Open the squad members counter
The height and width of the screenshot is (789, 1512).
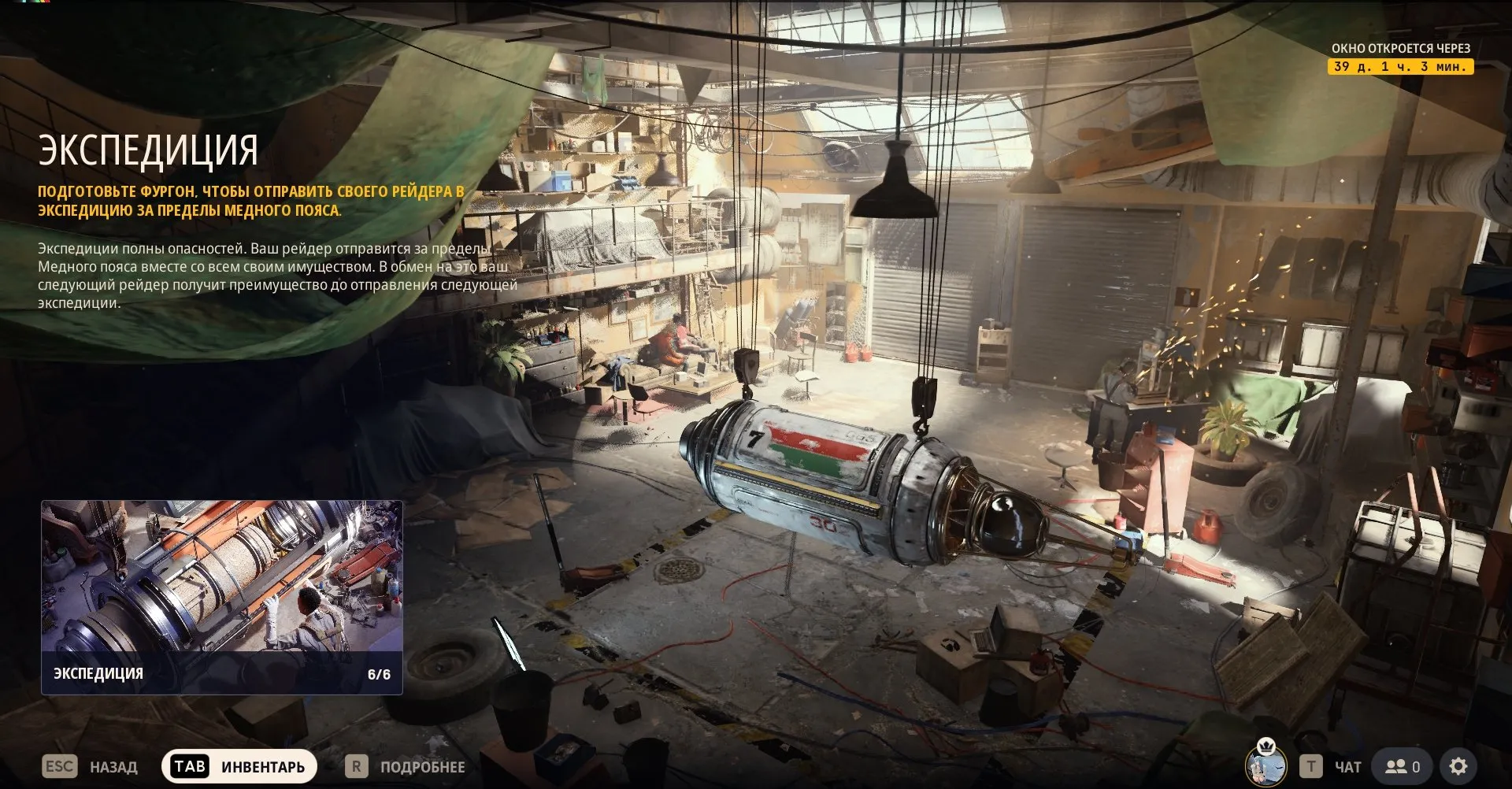click(x=1402, y=766)
